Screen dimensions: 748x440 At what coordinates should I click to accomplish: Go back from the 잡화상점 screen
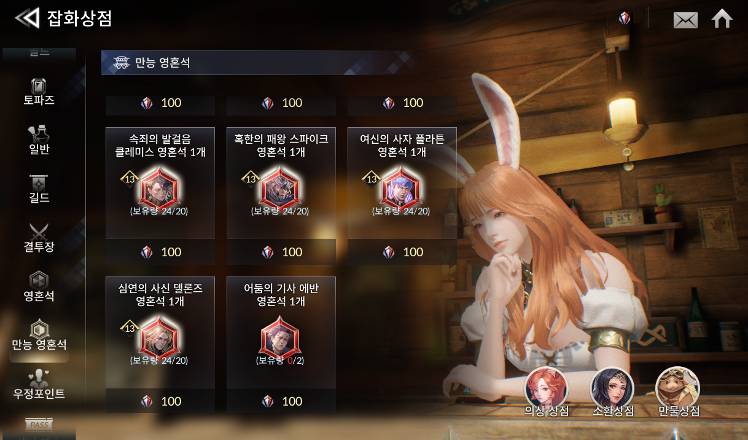27,18
